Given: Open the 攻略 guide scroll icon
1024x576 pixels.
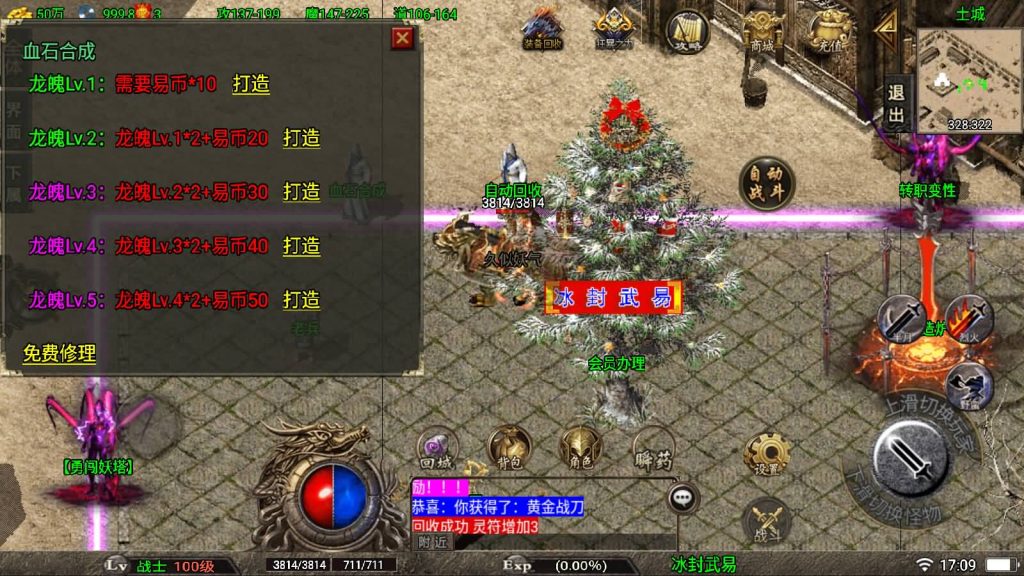Looking at the screenshot, I should click(687, 31).
